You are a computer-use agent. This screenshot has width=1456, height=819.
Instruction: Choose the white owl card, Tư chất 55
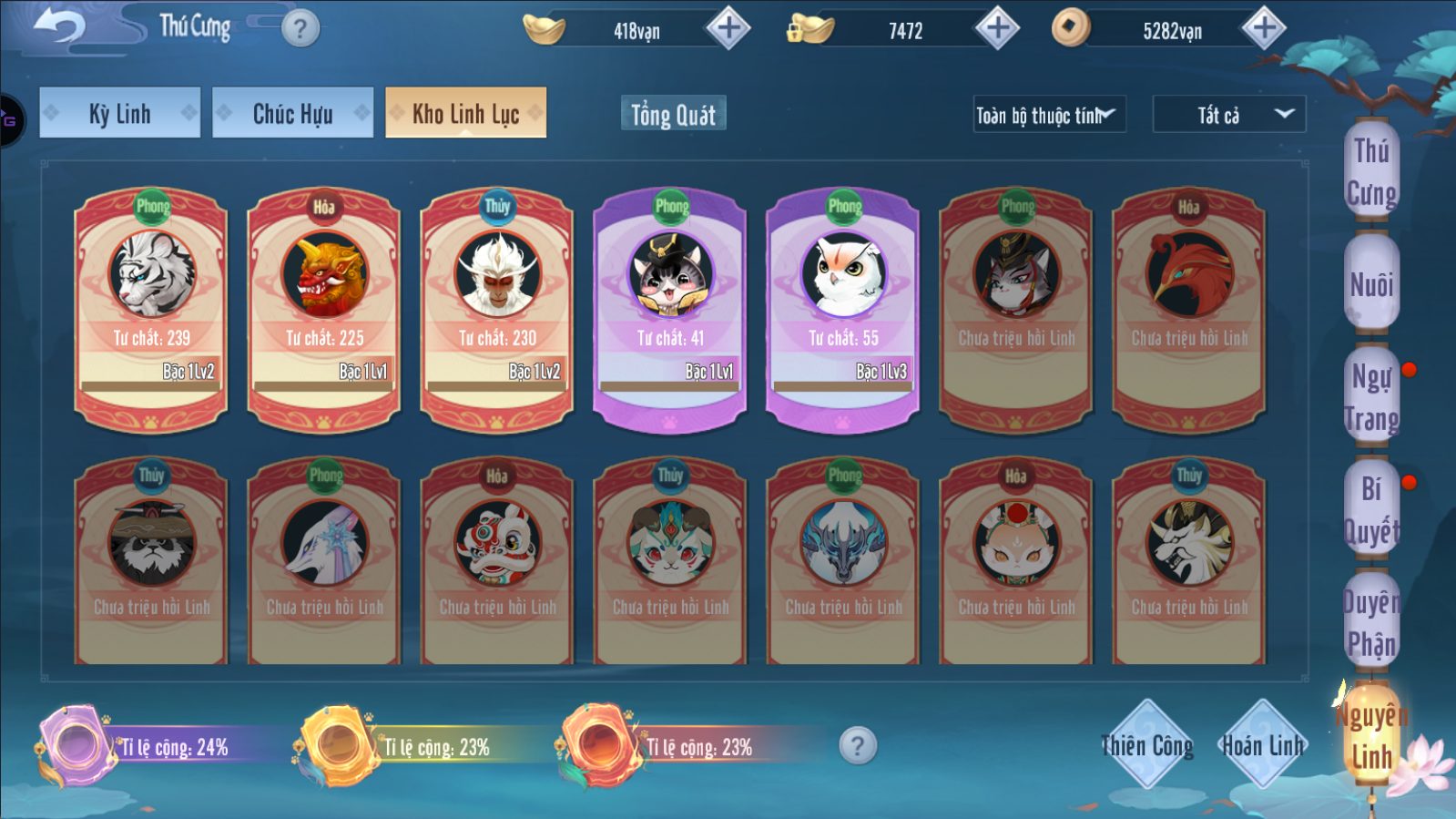[x=843, y=308]
